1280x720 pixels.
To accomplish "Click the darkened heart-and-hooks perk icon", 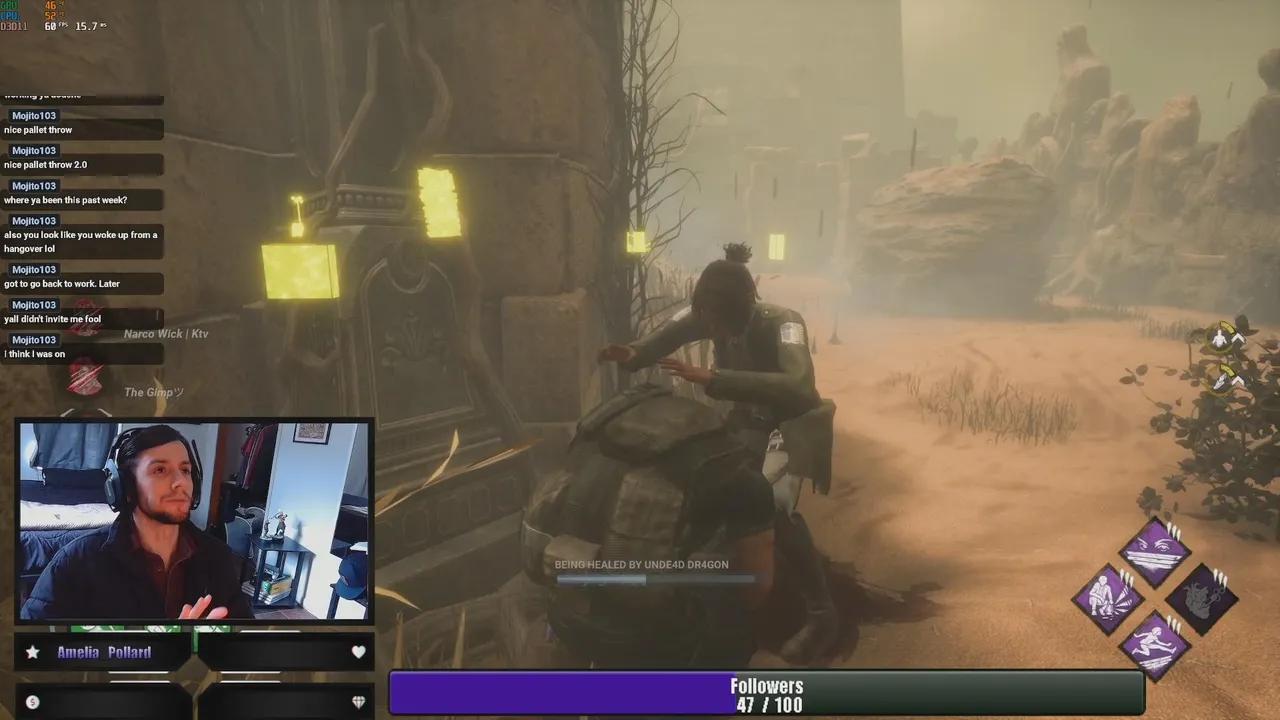I will 1203,601.
